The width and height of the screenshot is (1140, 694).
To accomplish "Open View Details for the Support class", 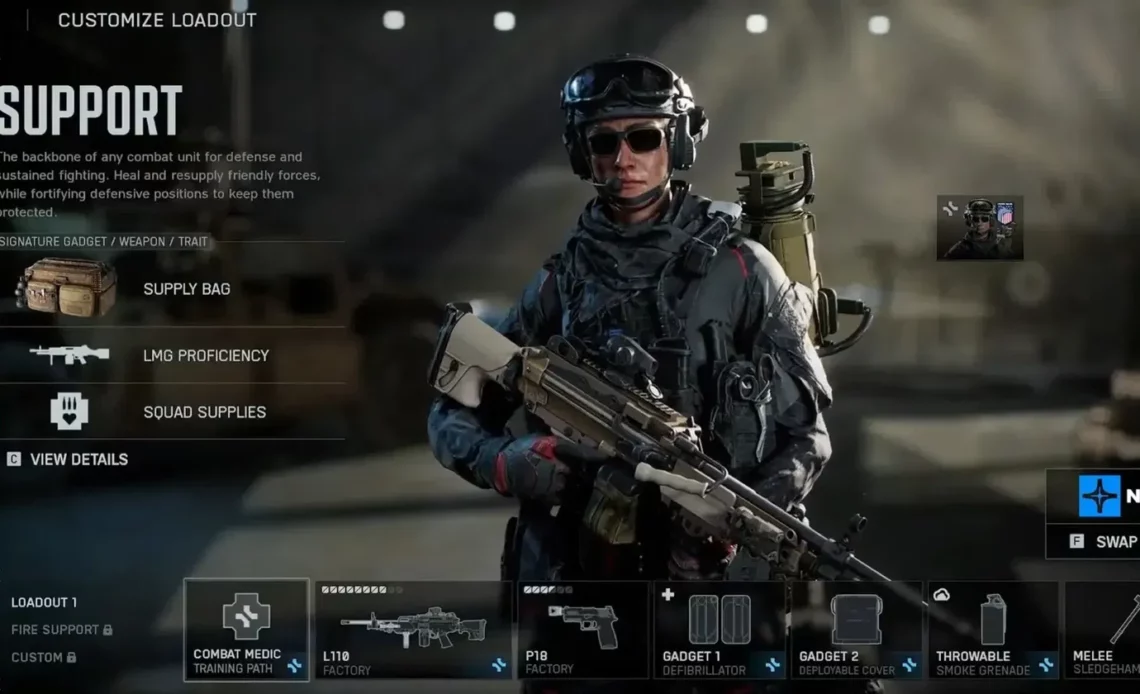I will 78,459.
